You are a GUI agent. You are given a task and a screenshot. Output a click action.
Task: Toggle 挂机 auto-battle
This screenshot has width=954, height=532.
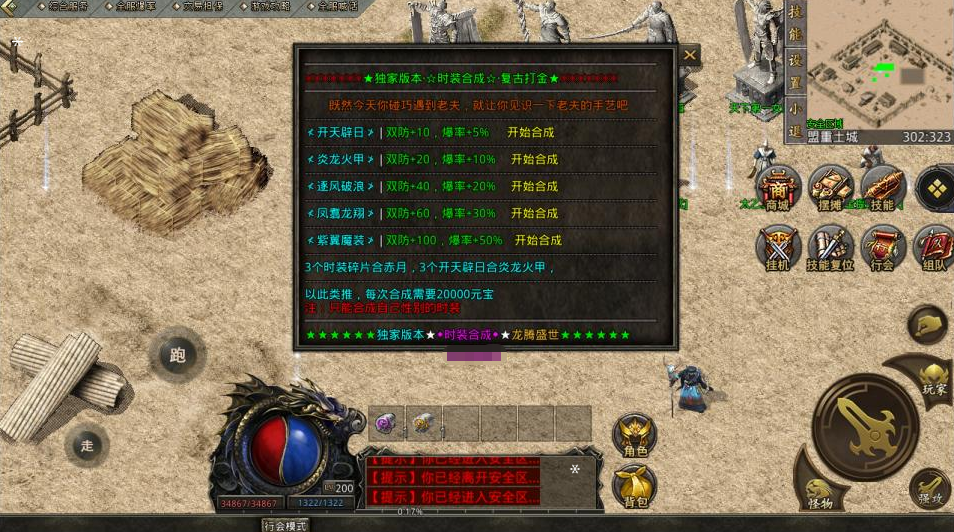(778, 248)
